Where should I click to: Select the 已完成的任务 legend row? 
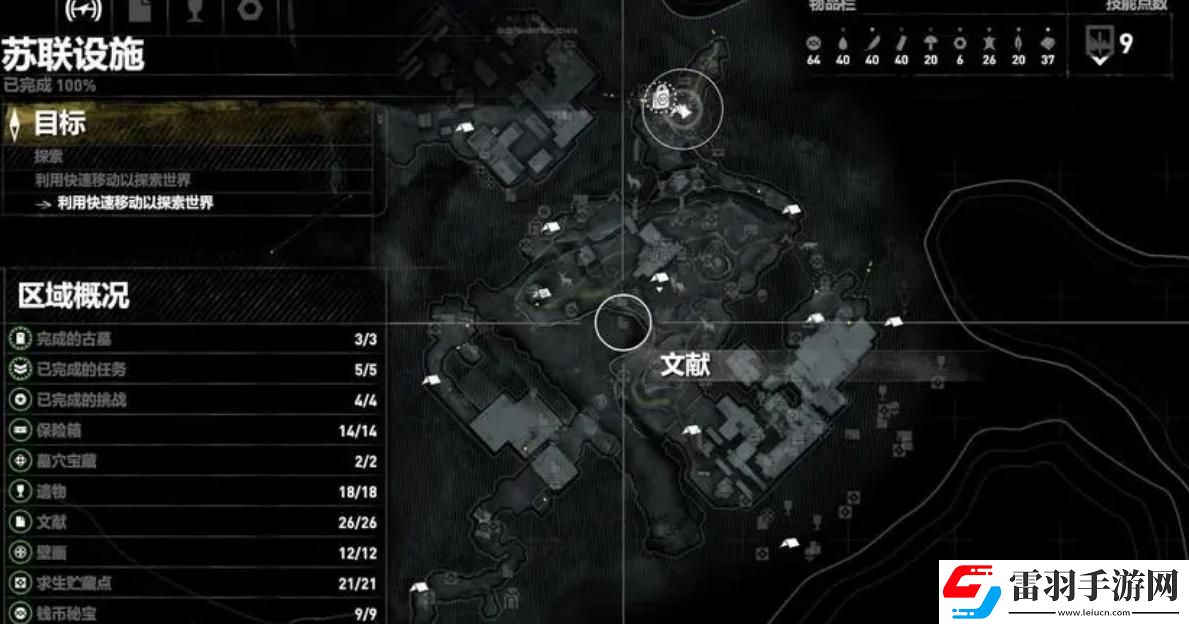coord(190,370)
